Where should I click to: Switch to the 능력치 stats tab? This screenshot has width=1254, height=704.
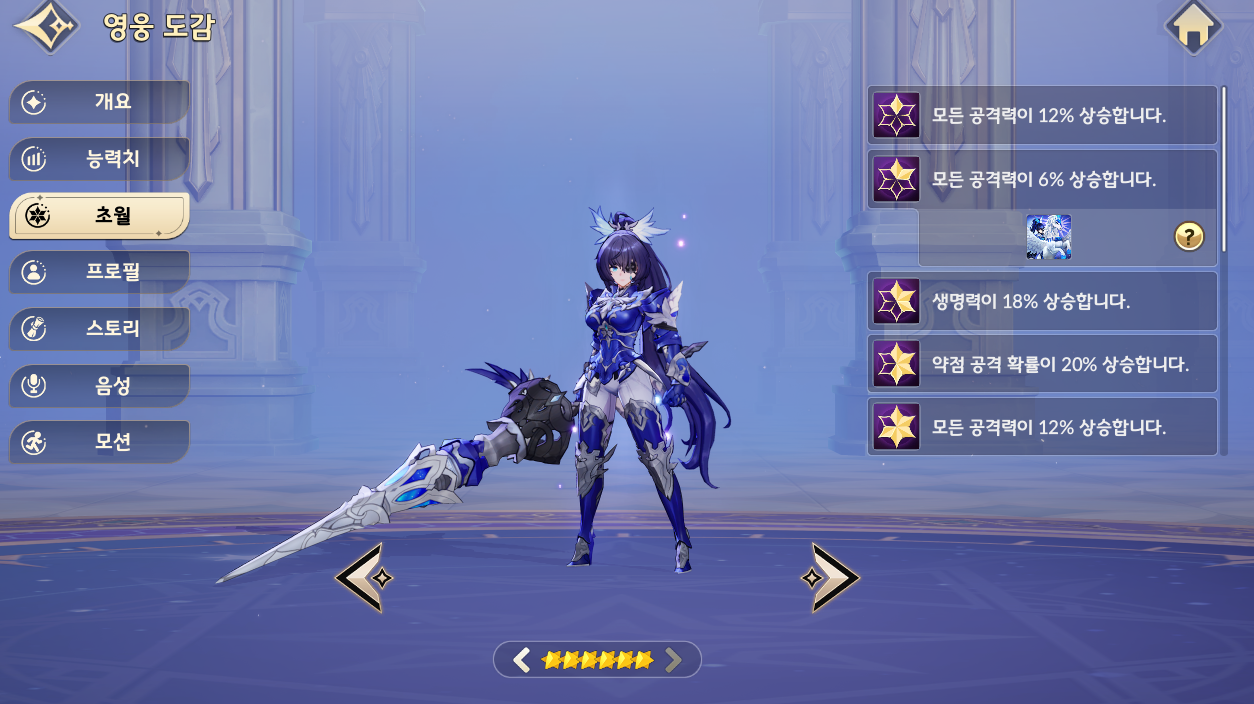99,158
